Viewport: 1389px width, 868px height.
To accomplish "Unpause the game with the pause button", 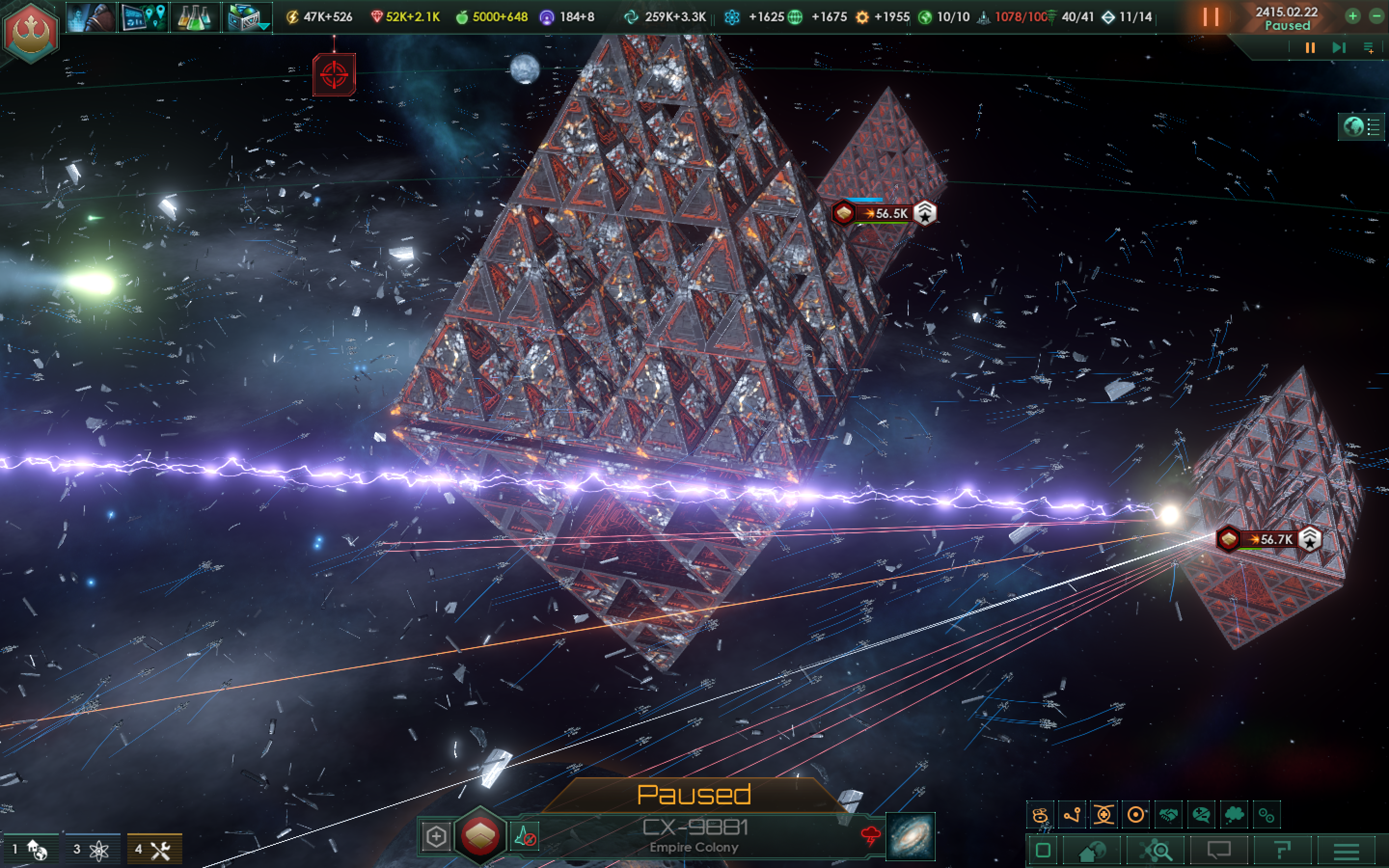I will pyautogui.click(x=1211, y=17).
